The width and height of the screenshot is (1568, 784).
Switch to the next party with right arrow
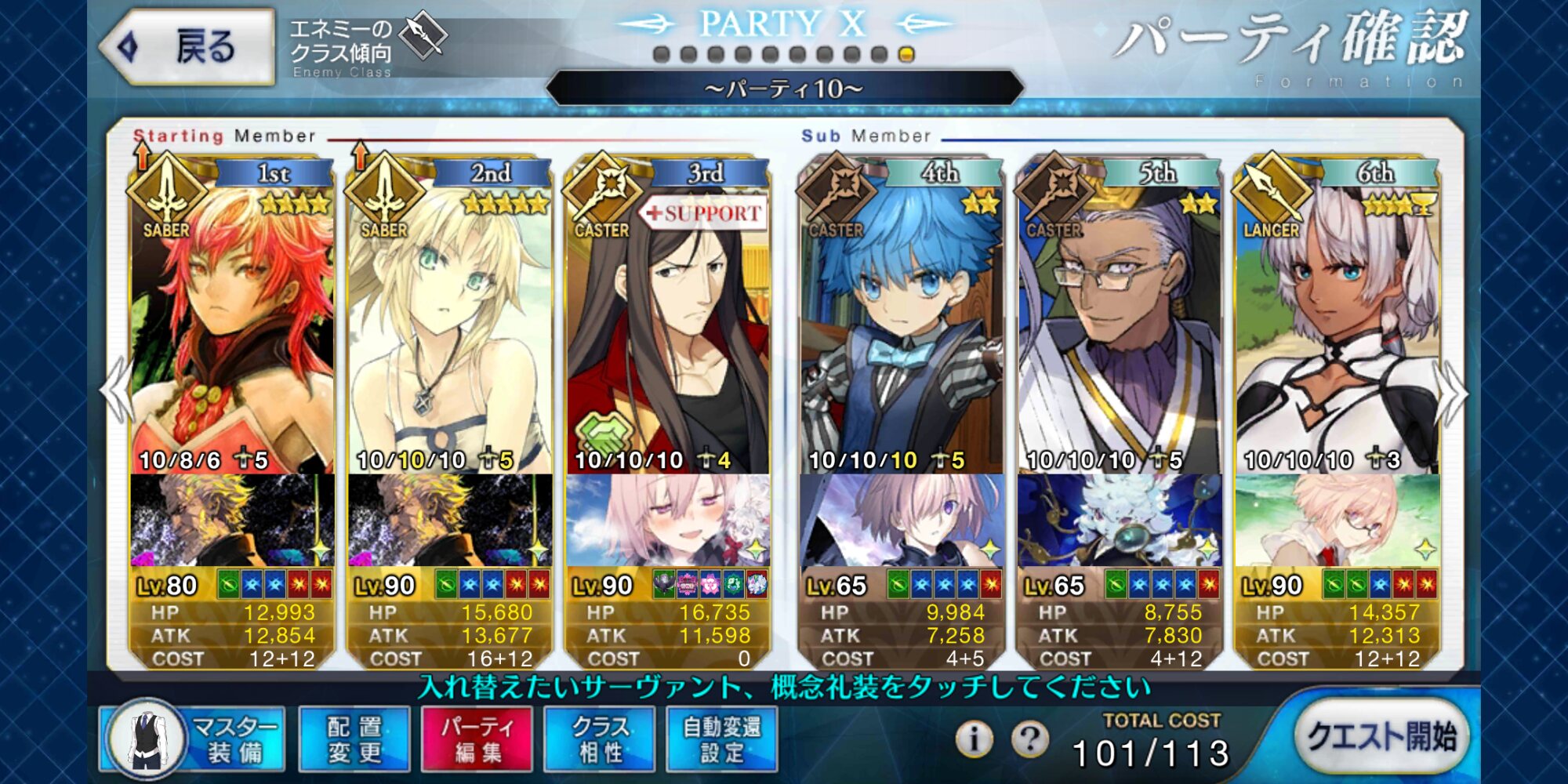(1453, 392)
